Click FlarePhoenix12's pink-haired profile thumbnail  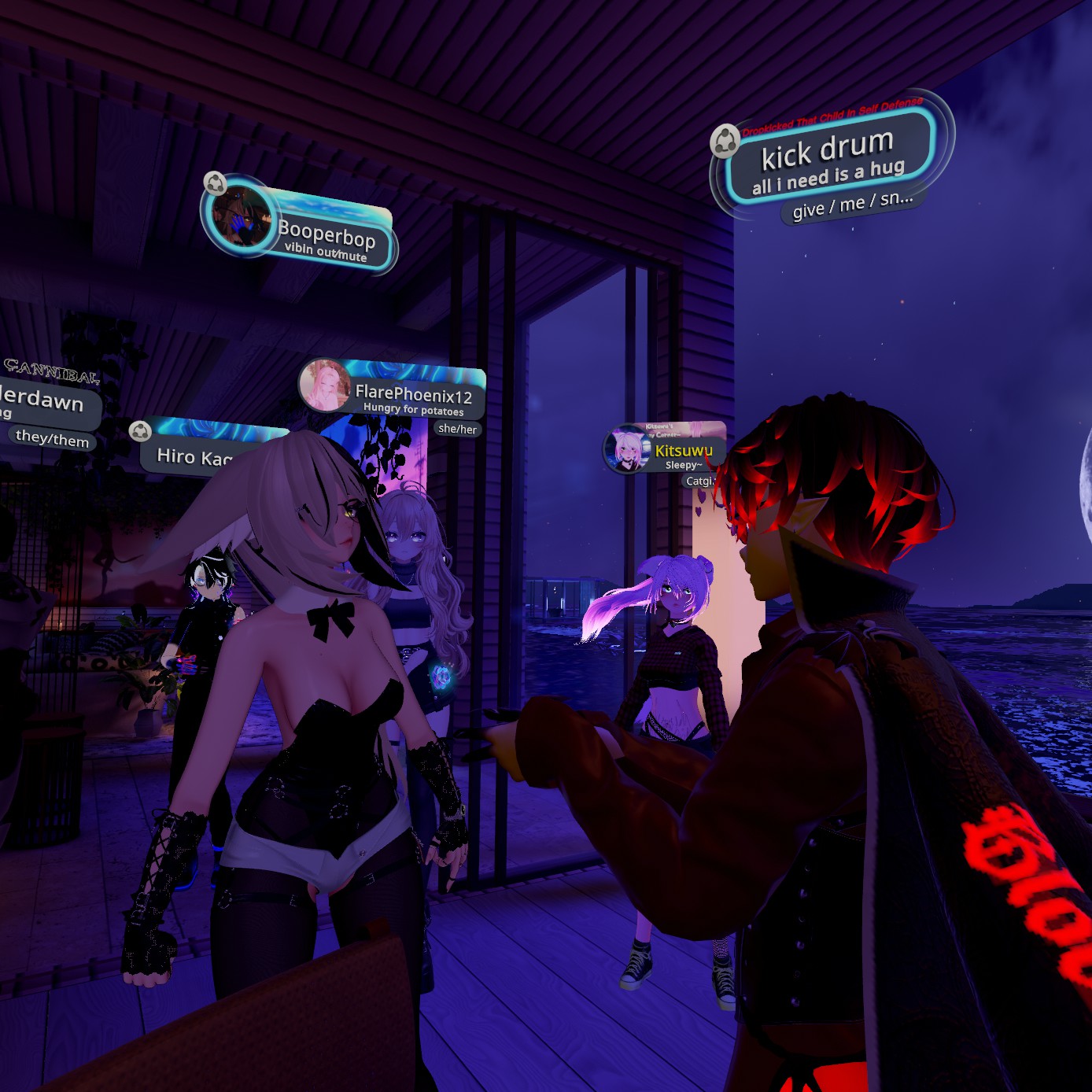tap(325, 385)
